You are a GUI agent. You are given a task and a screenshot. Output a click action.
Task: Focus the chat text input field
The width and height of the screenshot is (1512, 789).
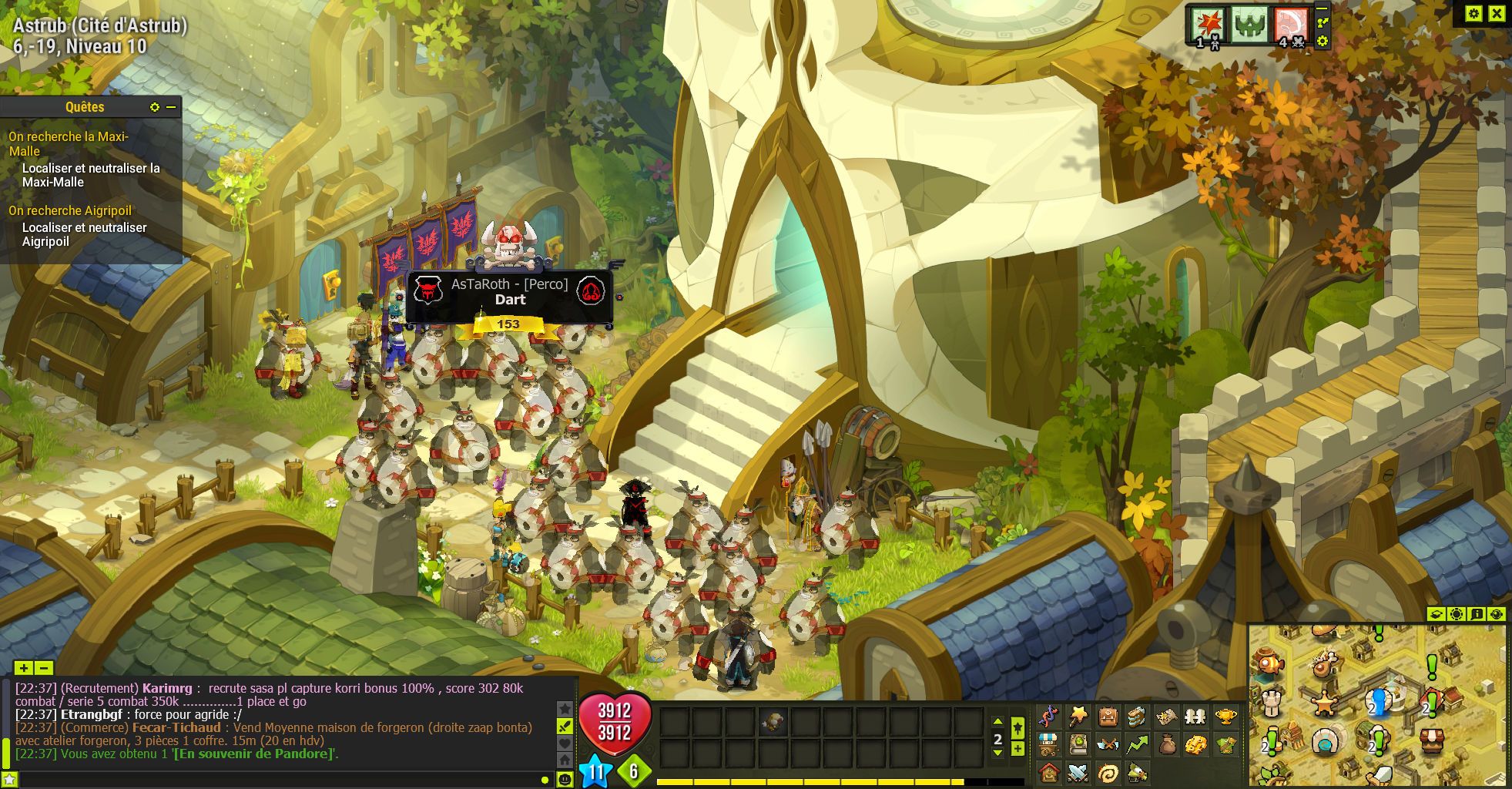tap(277, 780)
